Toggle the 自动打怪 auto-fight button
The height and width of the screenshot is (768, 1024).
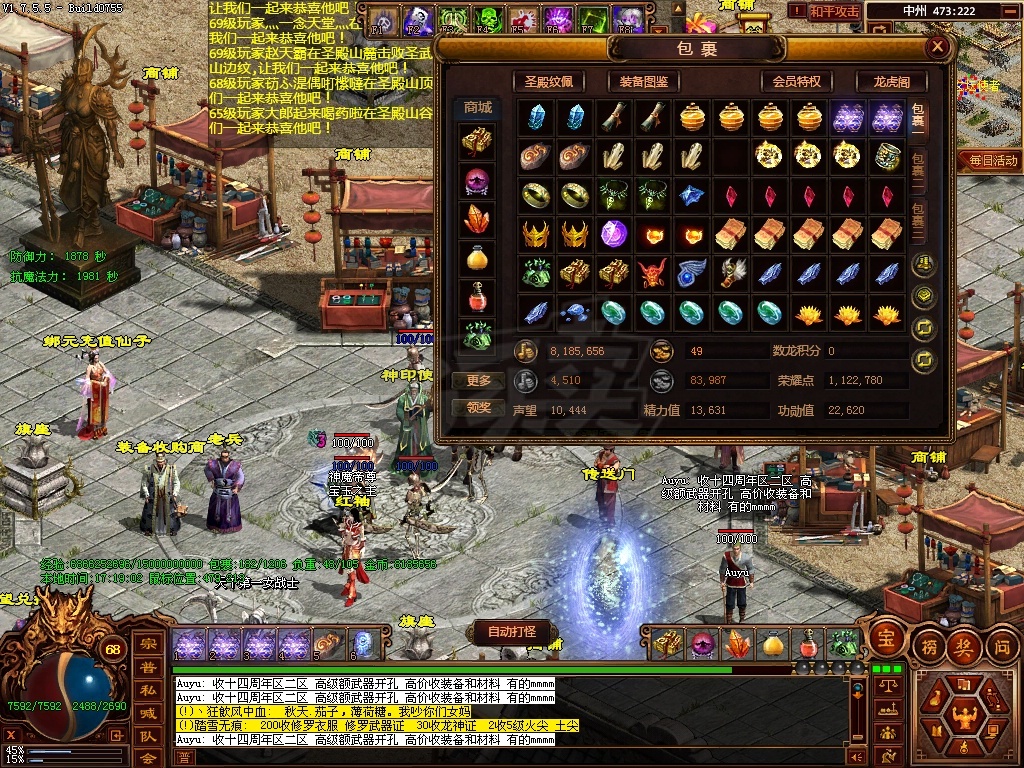(x=511, y=632)
